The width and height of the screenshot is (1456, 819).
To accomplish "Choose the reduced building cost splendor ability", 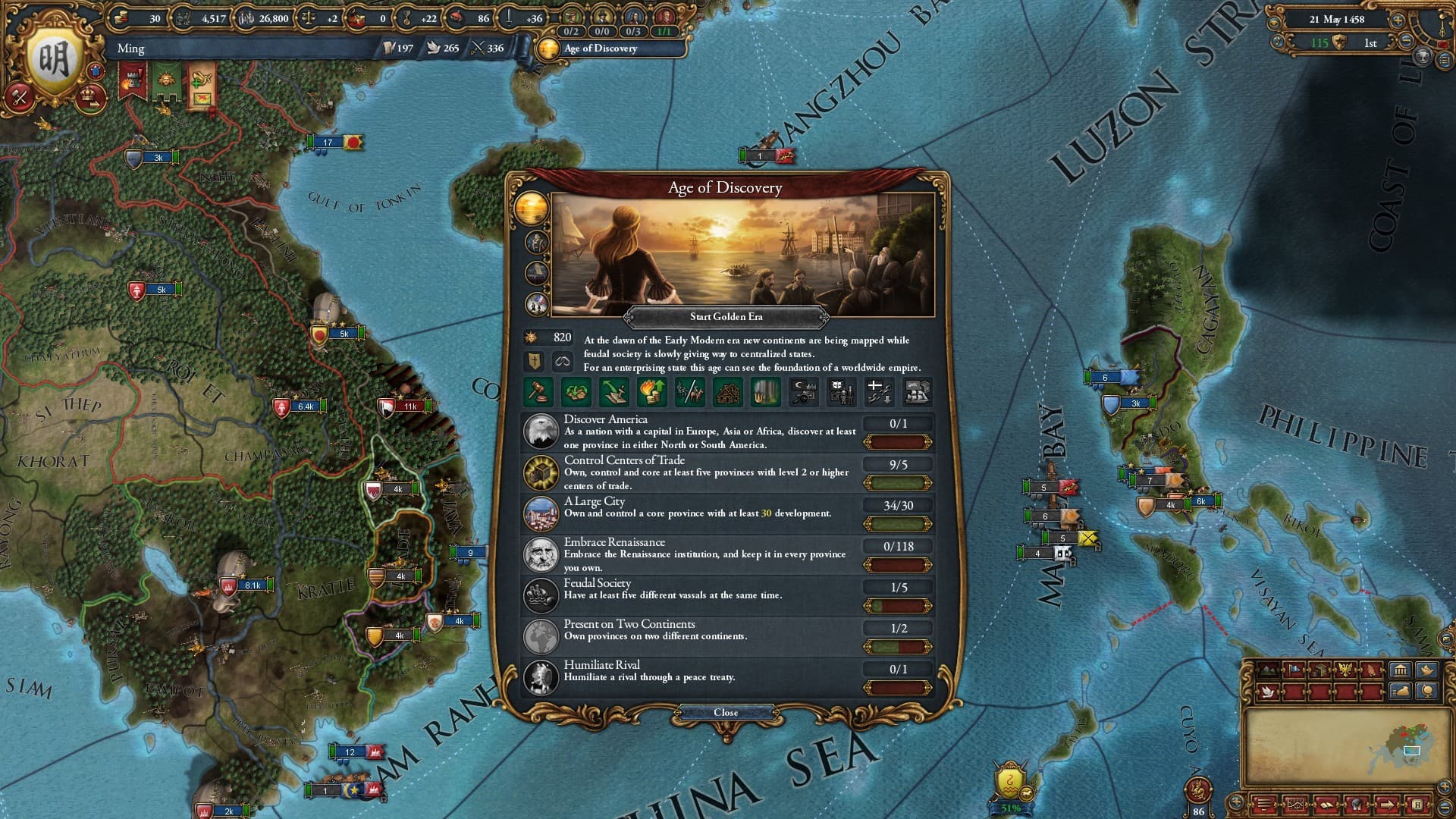I will click(x=729, y=392).
